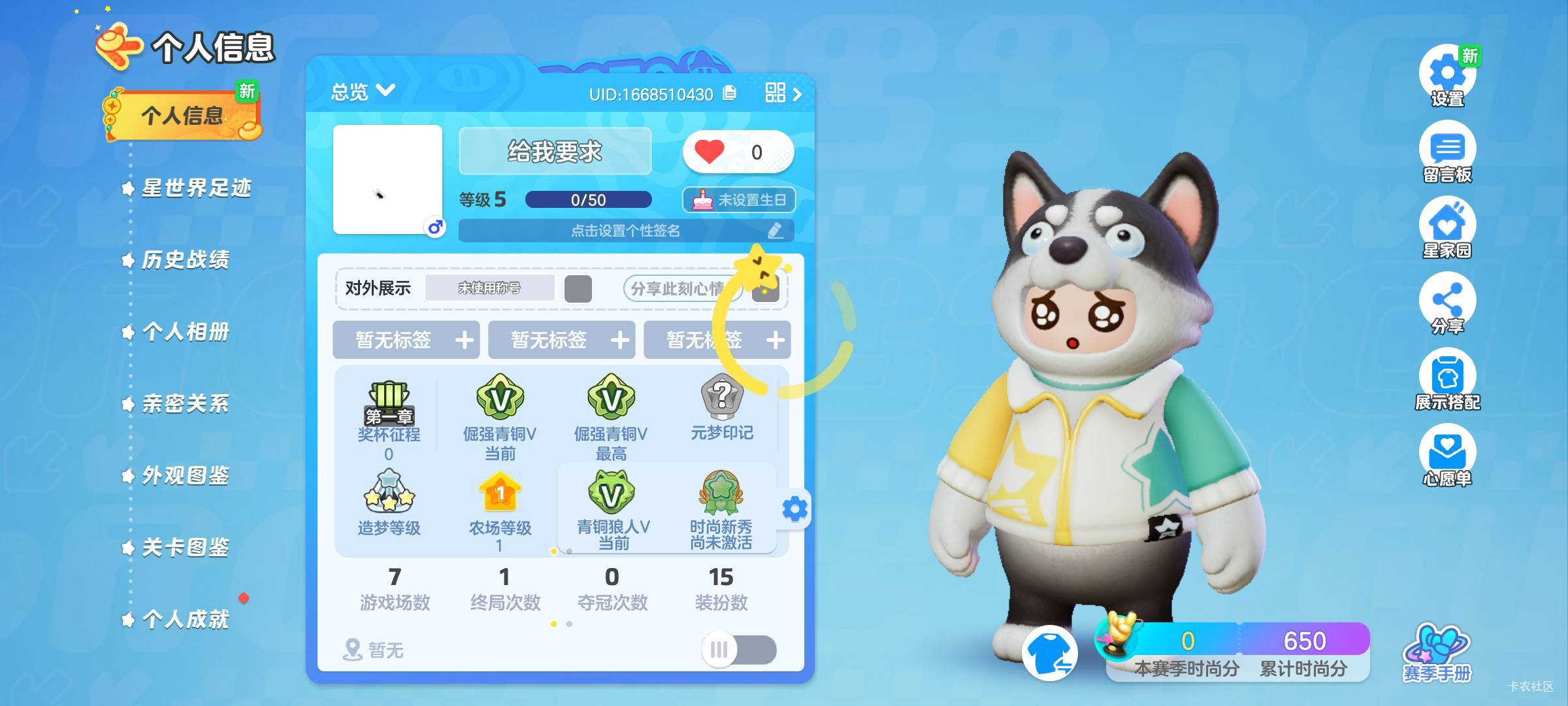Edit the personal signature field
The width and height of the screenshot is (1568, 706).
coord(626,231)
